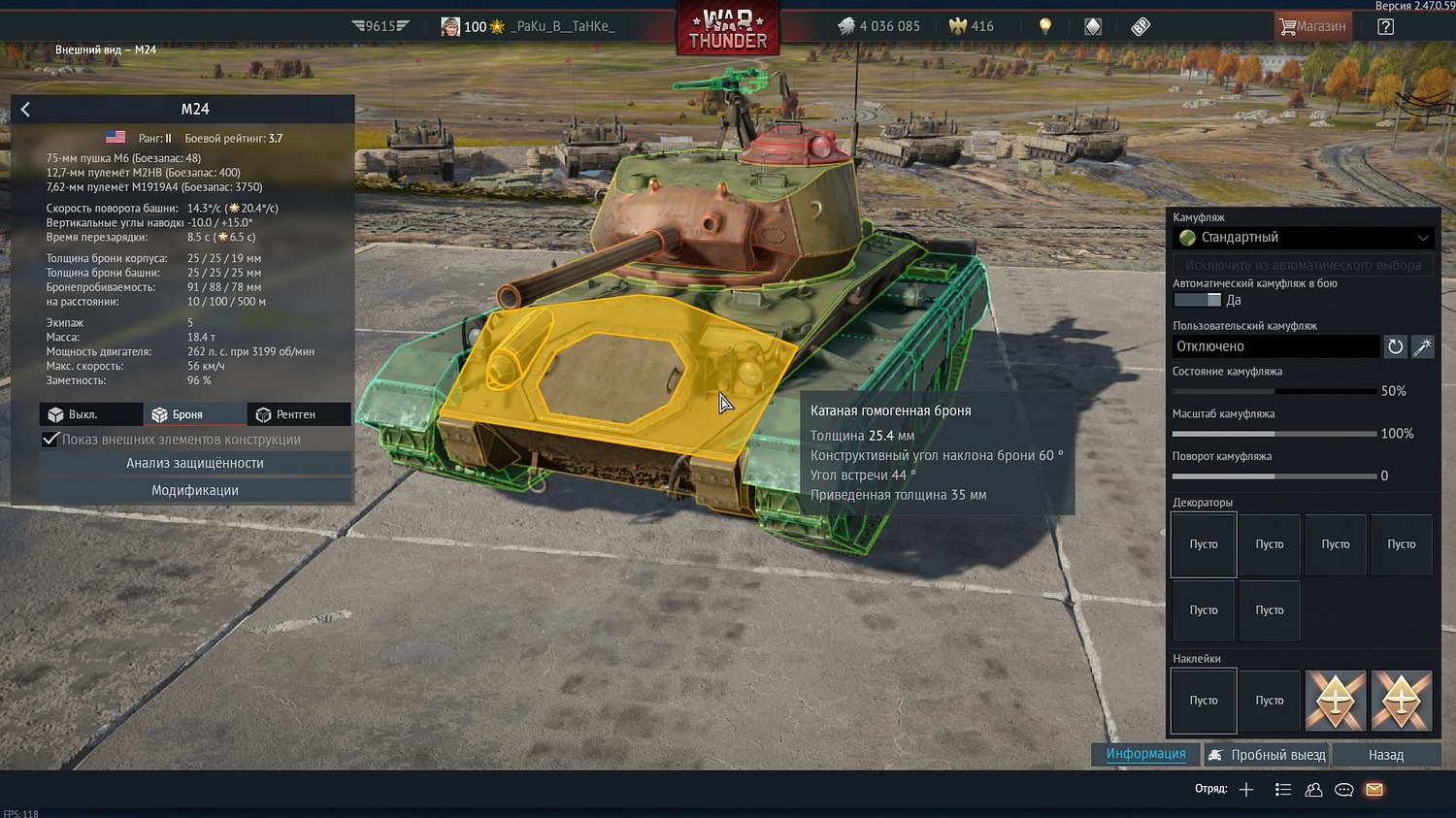Switch to the Рентген tab

click(299, 413)
